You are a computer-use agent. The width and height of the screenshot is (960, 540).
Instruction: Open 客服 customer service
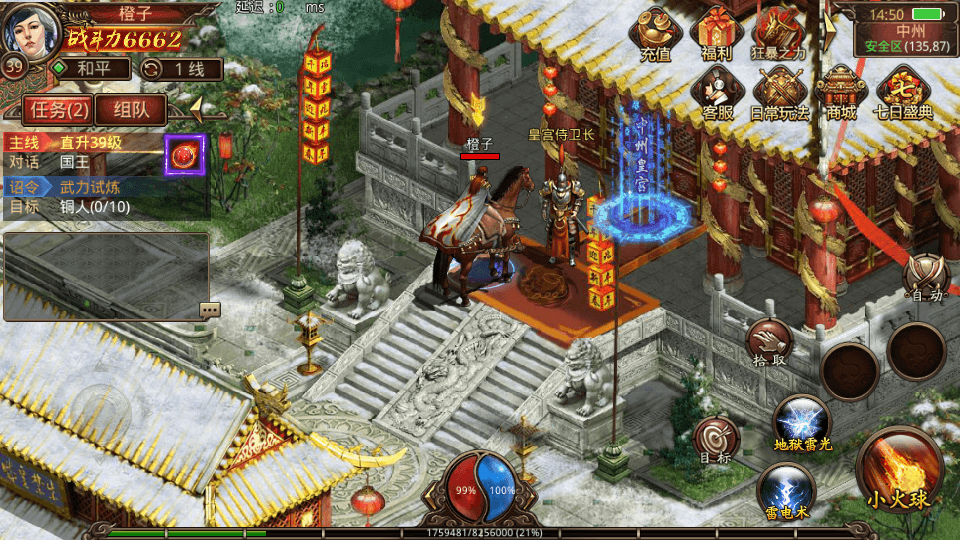716,92
